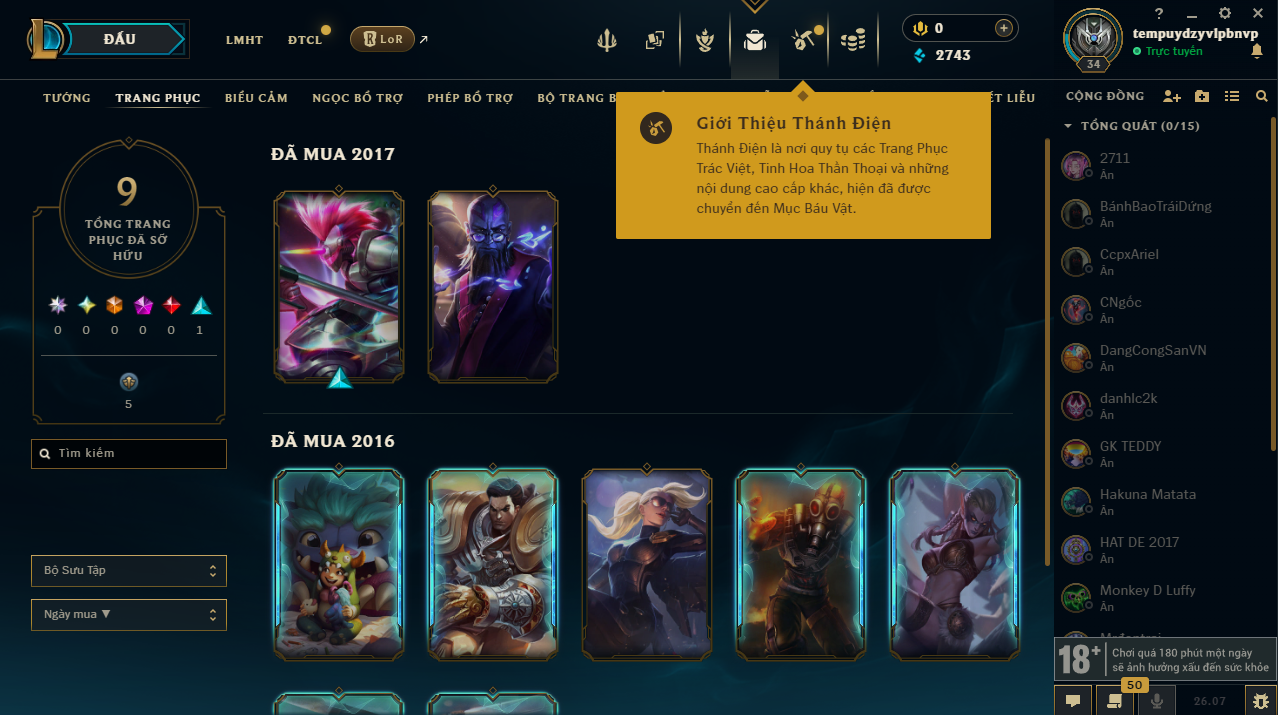The width and height of the screenshot is (1278, 715).
Task: Add currency with the plus button
Action: 1003,28
